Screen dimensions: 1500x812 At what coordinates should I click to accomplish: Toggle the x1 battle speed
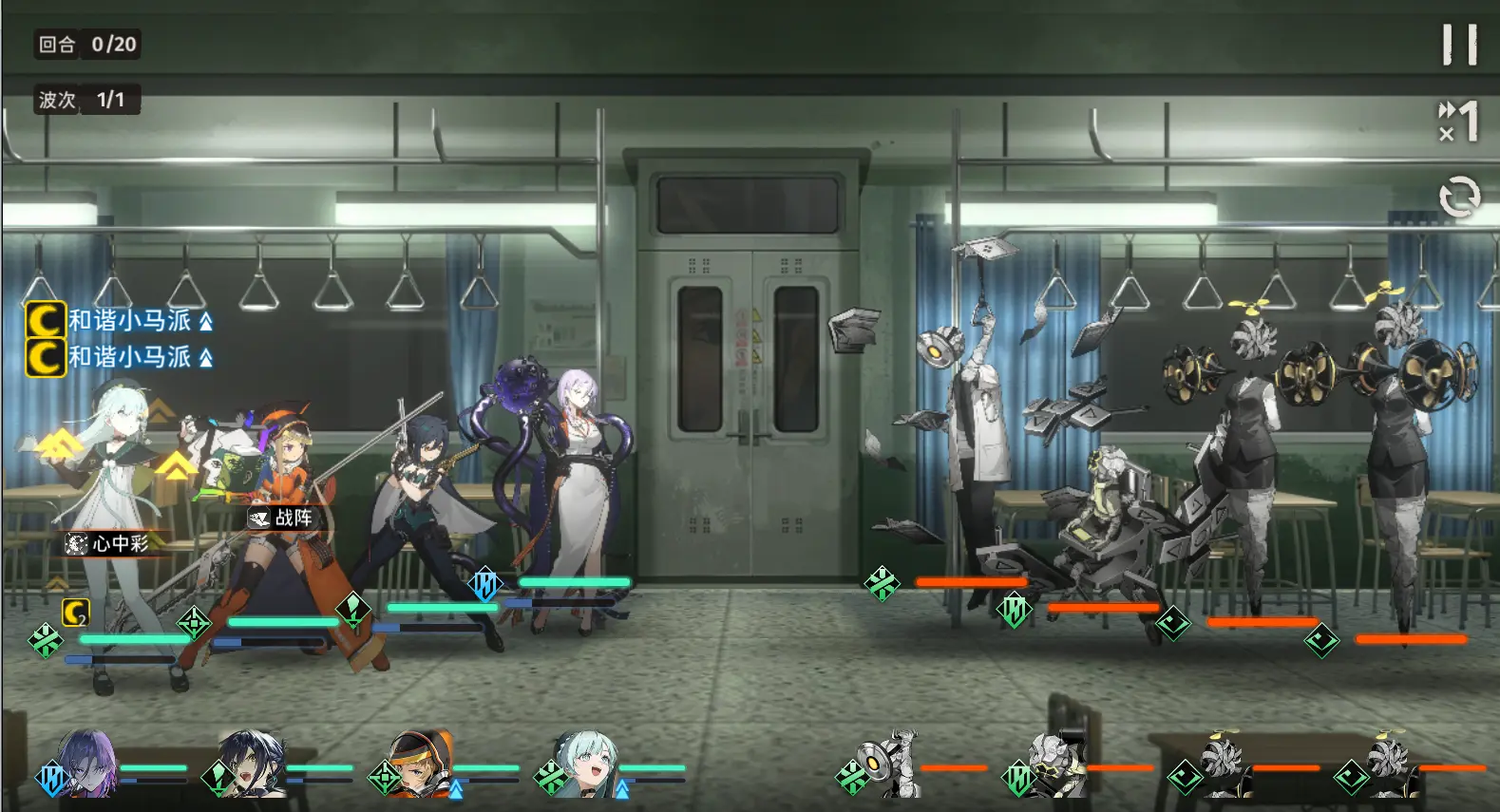pos(1459,122)
